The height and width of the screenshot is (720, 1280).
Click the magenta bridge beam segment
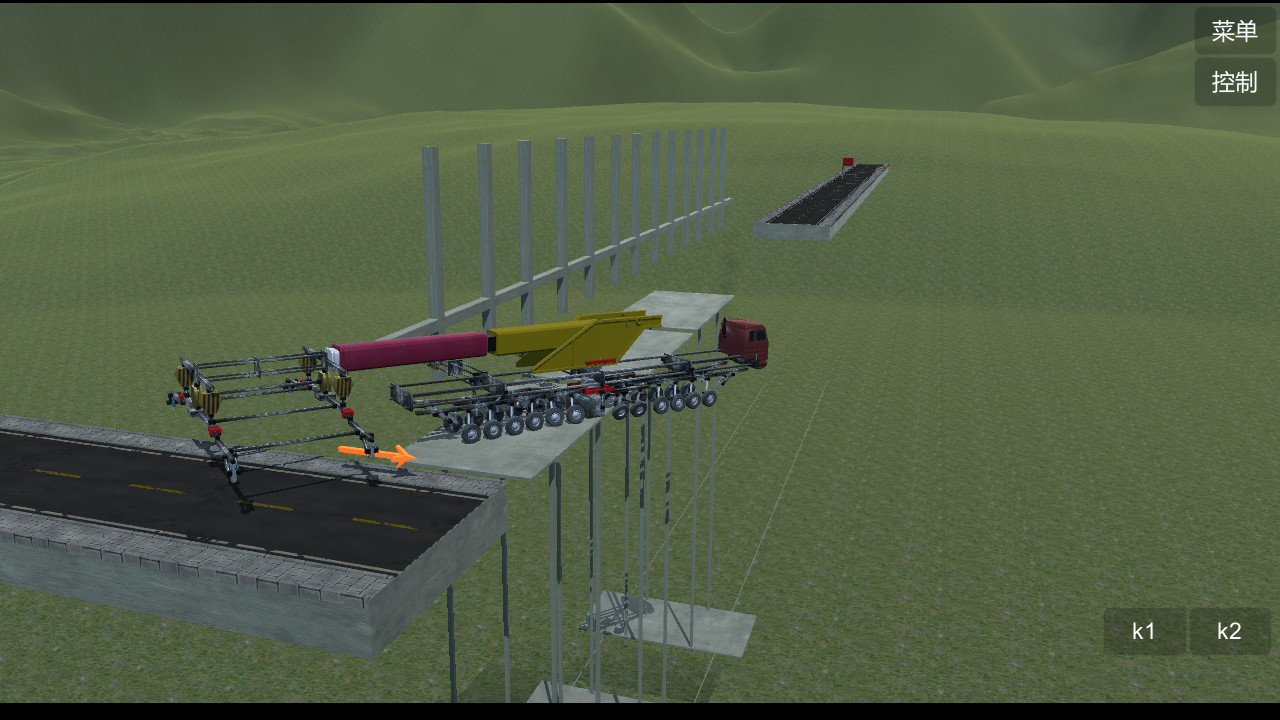pos(410,350)
